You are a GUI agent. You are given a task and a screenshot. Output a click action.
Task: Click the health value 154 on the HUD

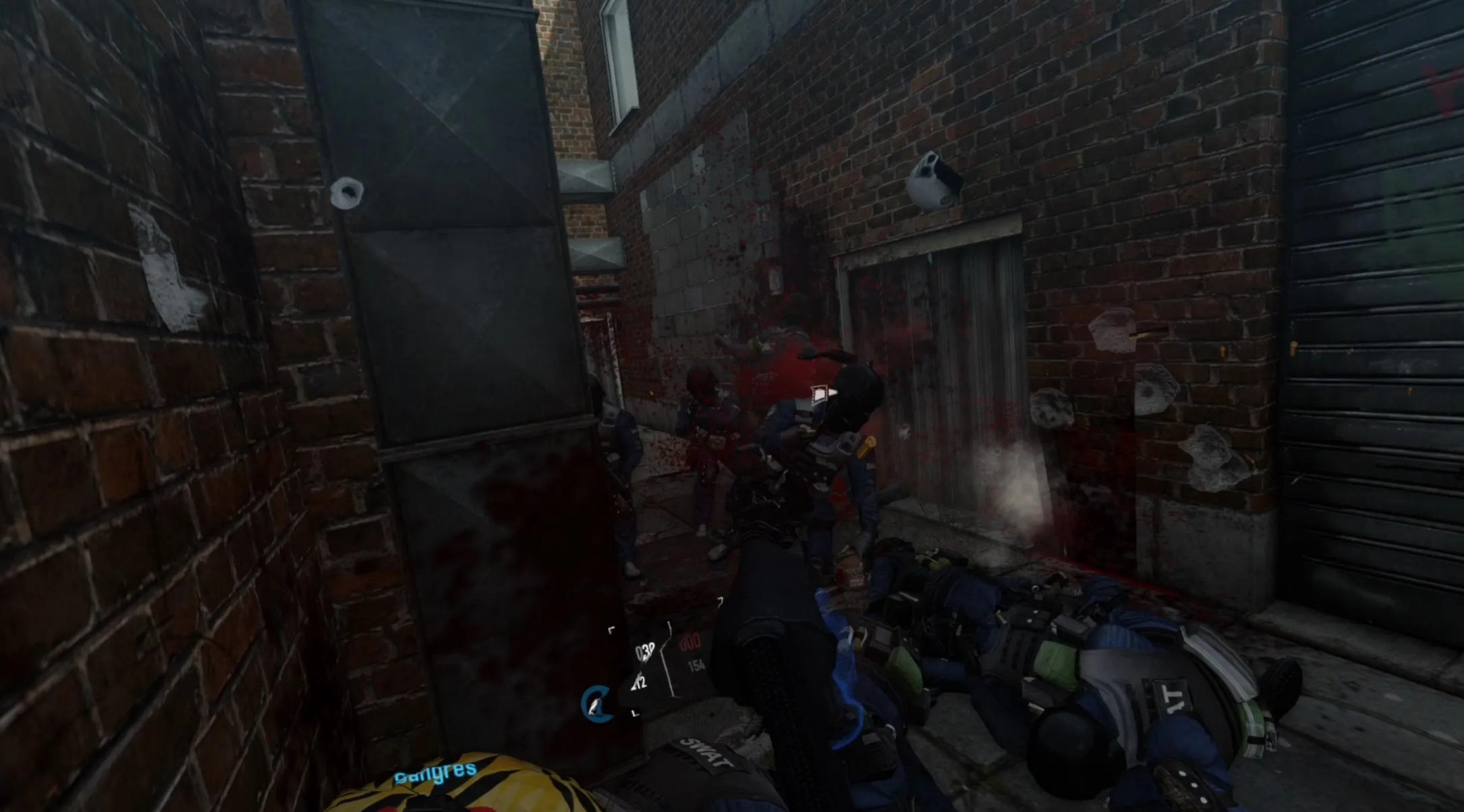pyautogui.click(x=697, y=666)
